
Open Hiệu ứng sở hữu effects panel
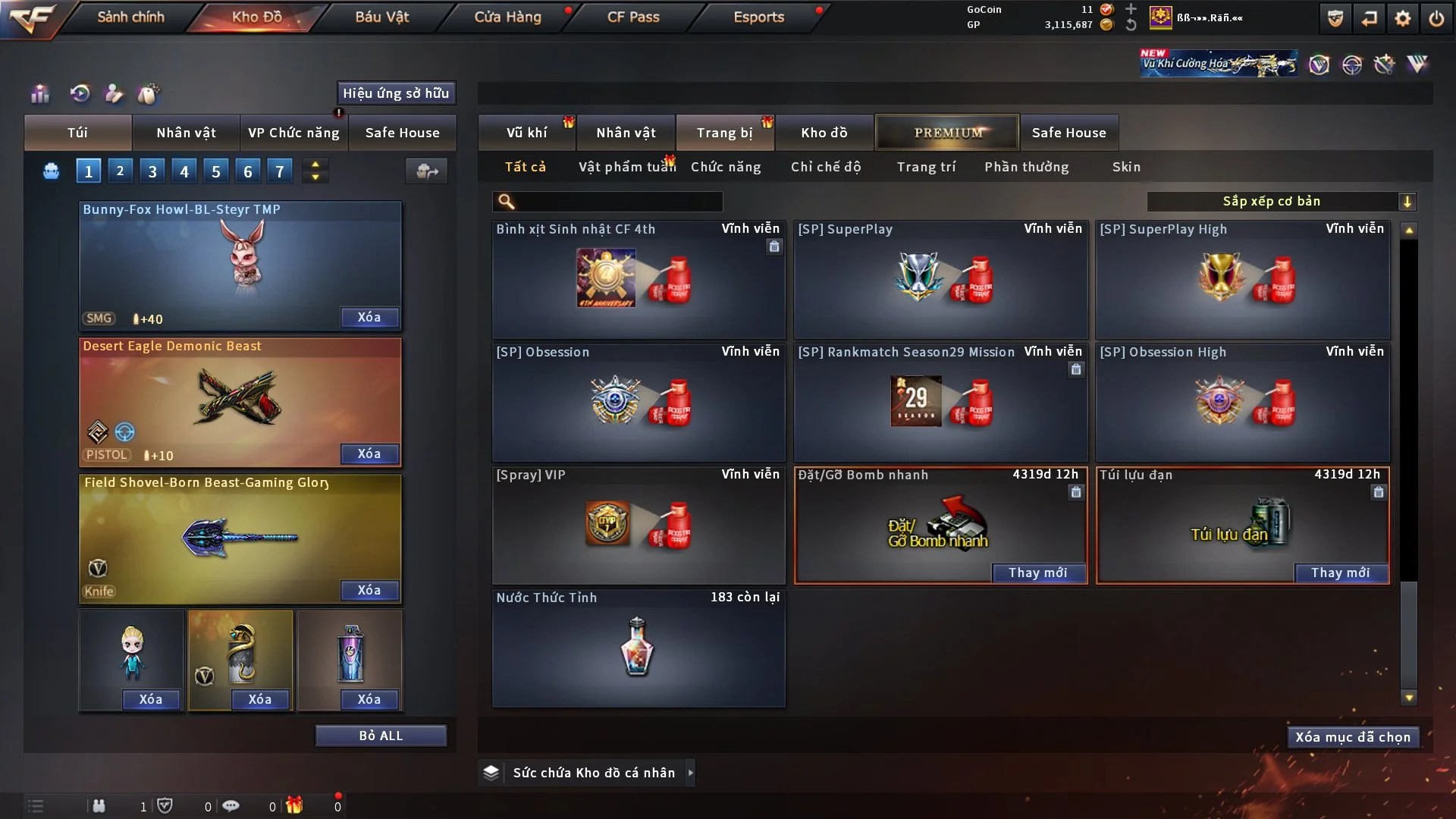click(x=396, y=93)
